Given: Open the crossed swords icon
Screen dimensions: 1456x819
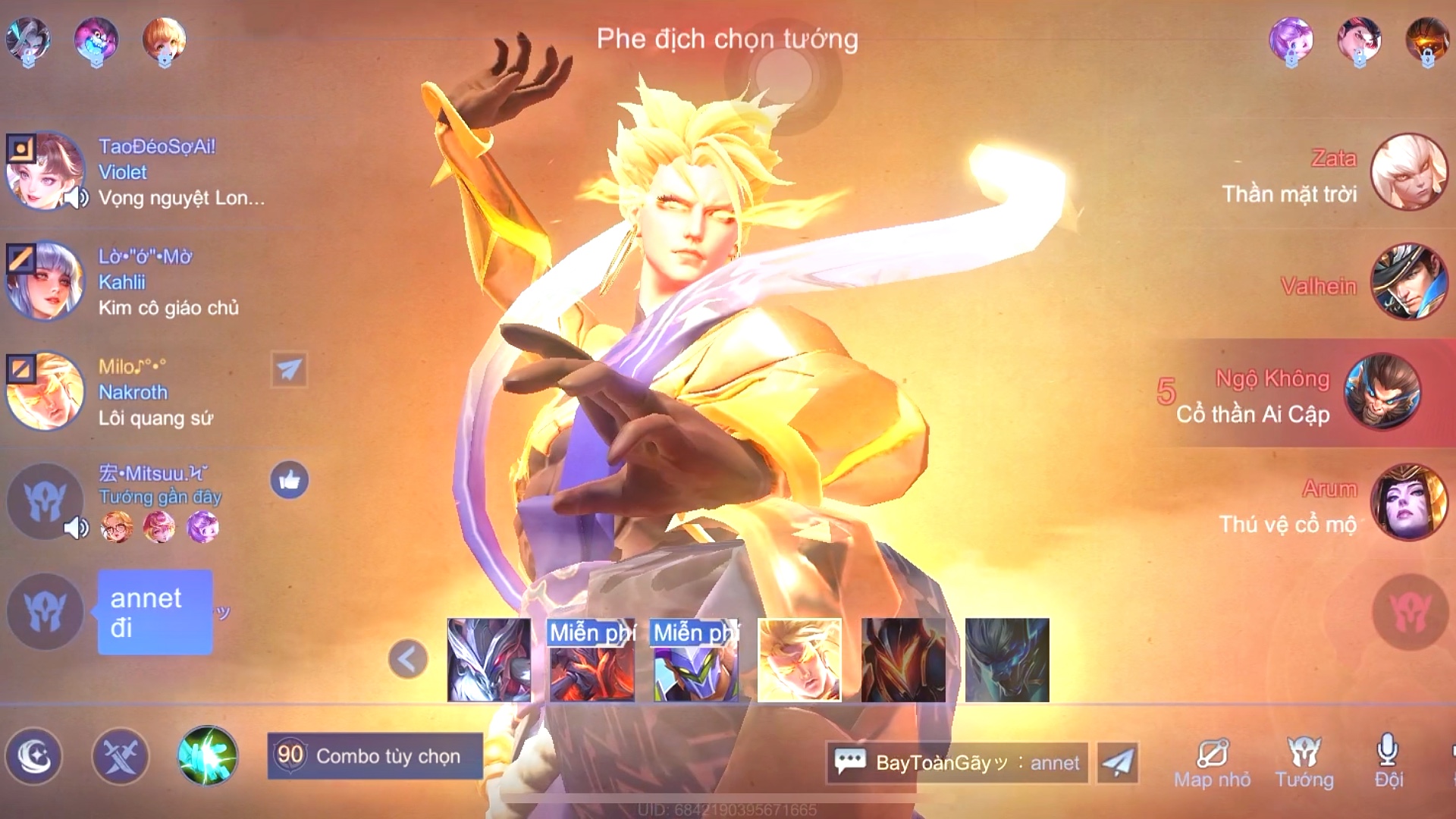Looking at the screenshot, I should (120, 756).
